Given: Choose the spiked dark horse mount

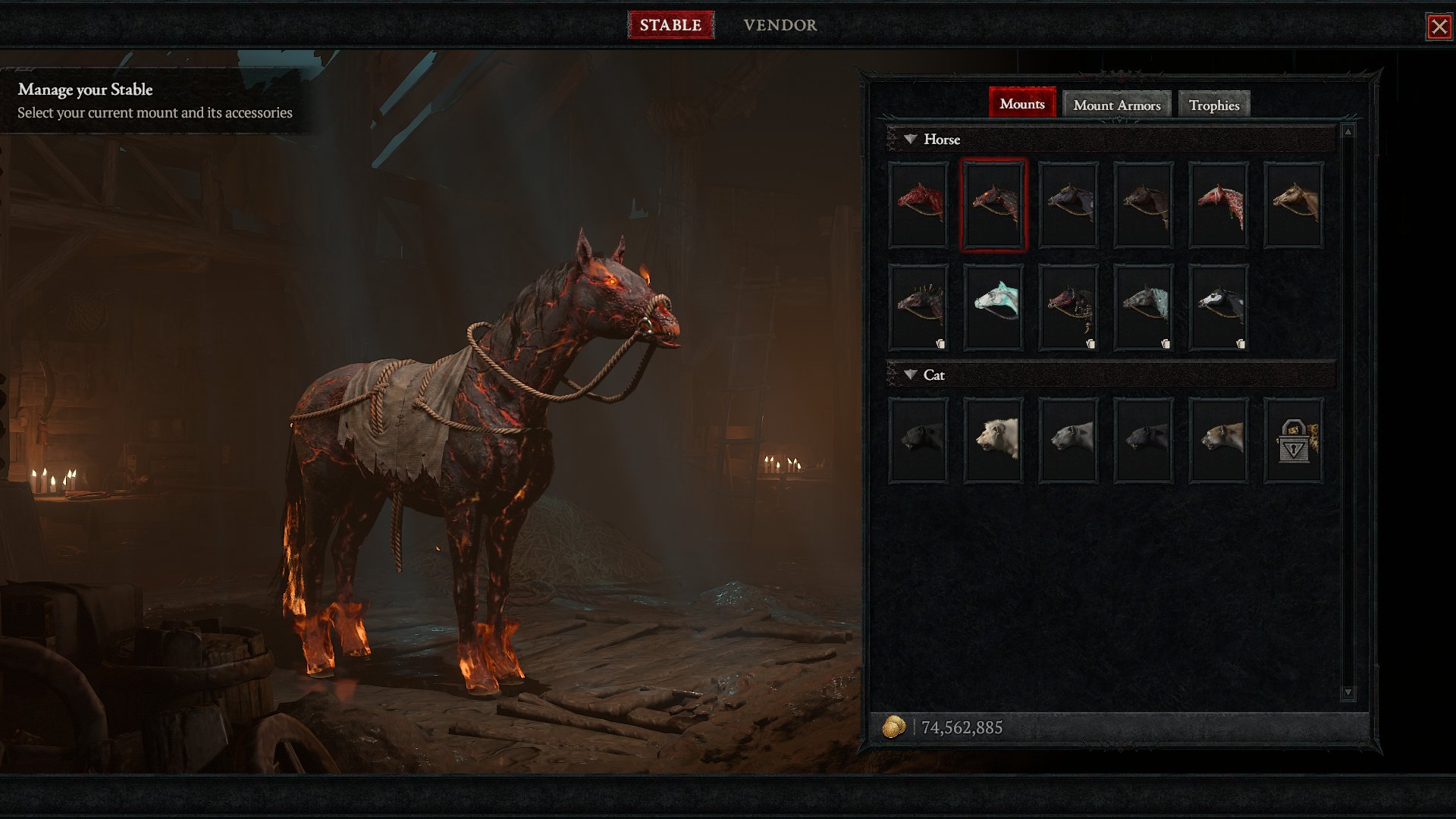Looking at the screenshot, I should pos(918,307).
